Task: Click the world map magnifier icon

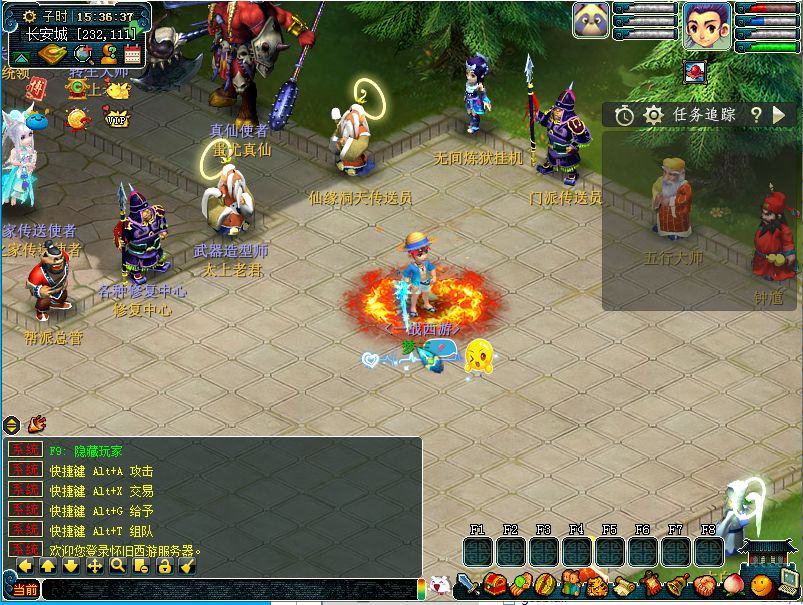Action: pyautogui.click(x=82, y=55)
